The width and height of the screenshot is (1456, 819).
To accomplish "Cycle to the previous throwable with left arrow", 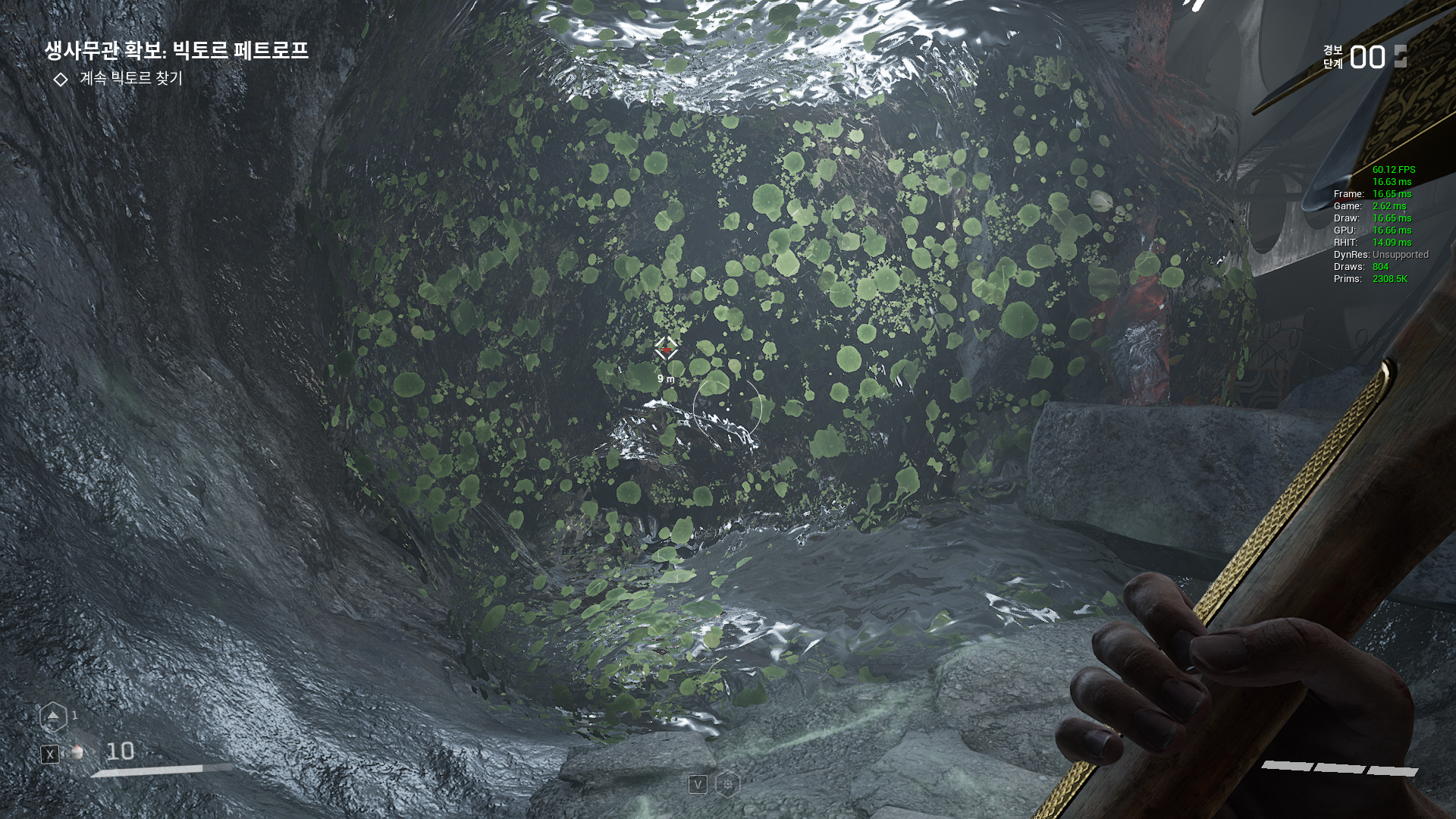I will pyautogui.click(x=64, y=752).
